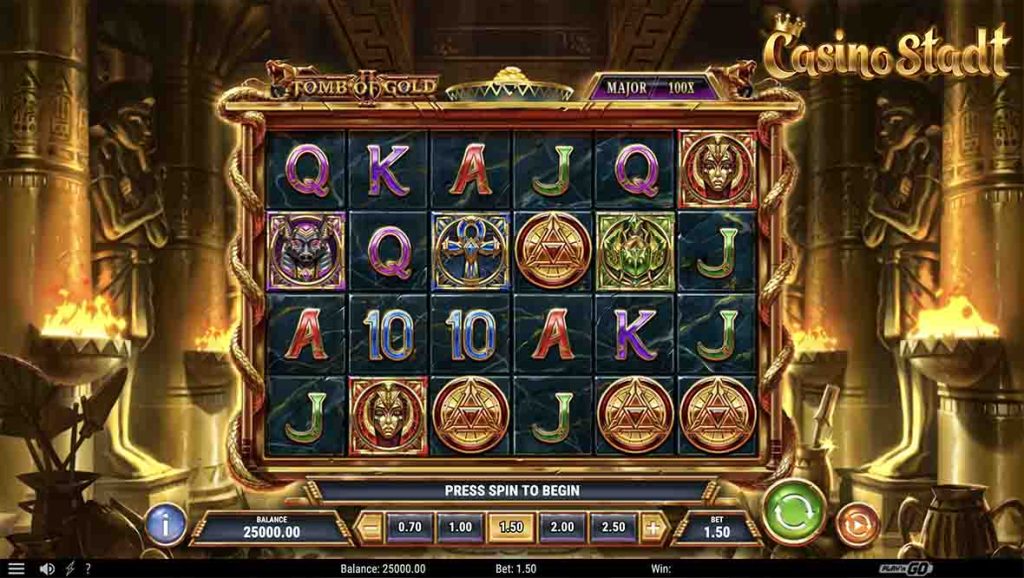The width and height of the screenshot is (1024, 578).
Task: Click the Casino Stadt logo
Action: click(x=886, y=50)
